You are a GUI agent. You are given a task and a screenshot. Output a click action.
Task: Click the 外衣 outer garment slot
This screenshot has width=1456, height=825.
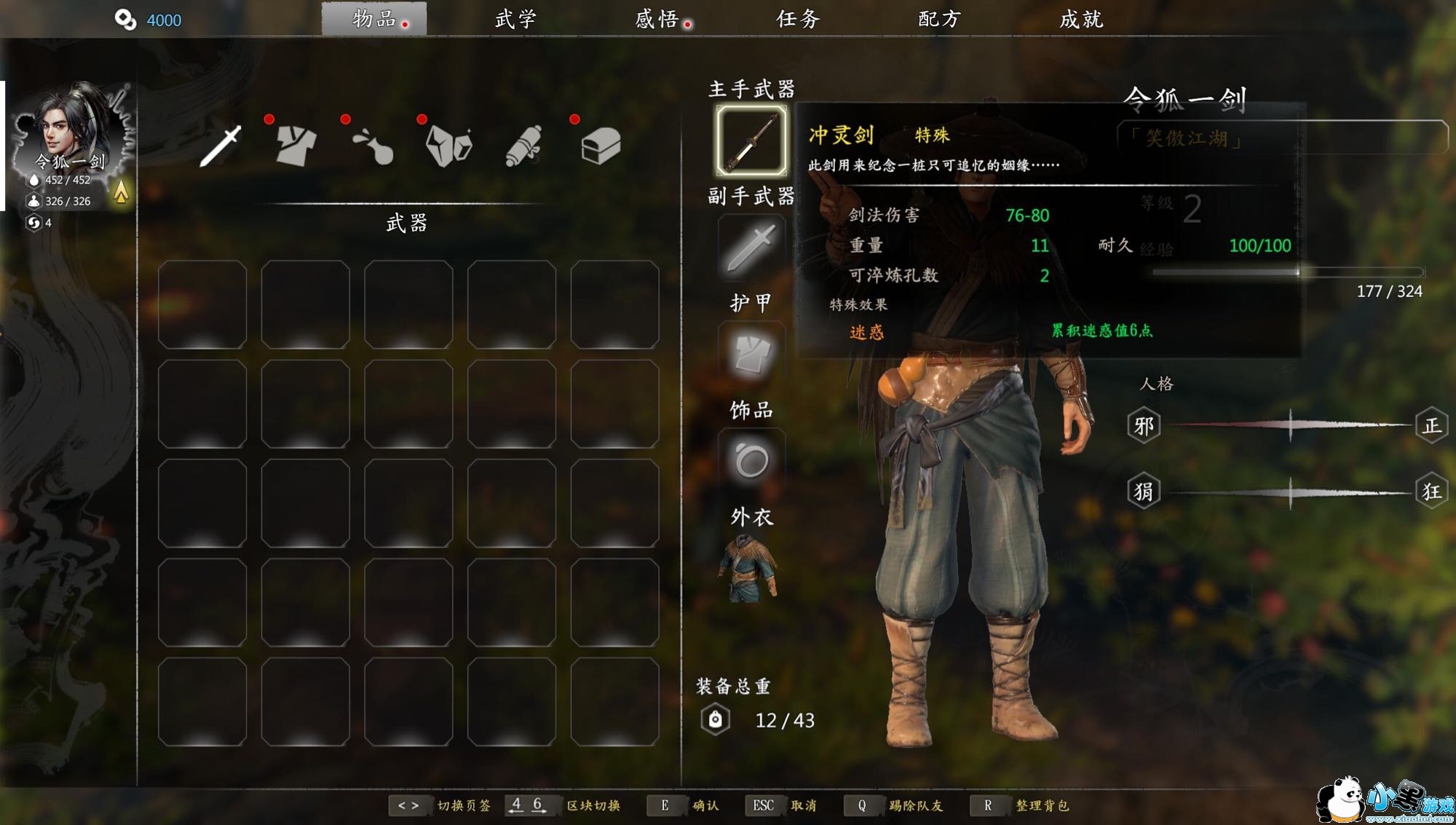pos(750,568)
